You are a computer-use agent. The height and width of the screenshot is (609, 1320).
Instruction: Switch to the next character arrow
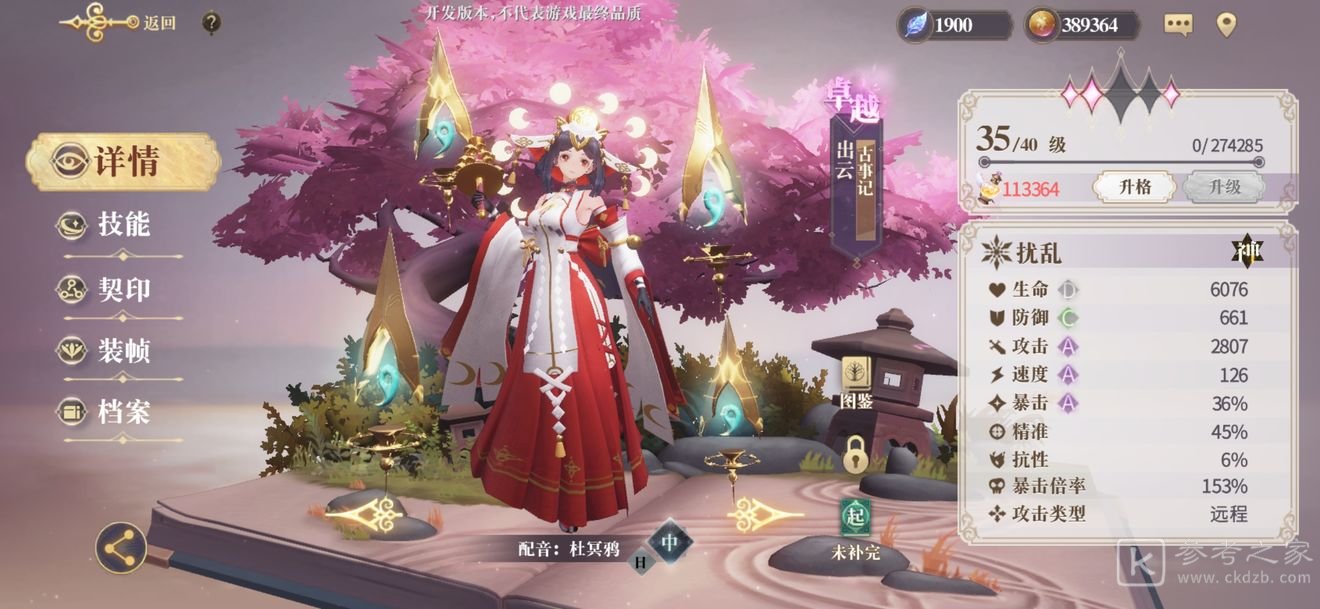[x=765, y=514]
